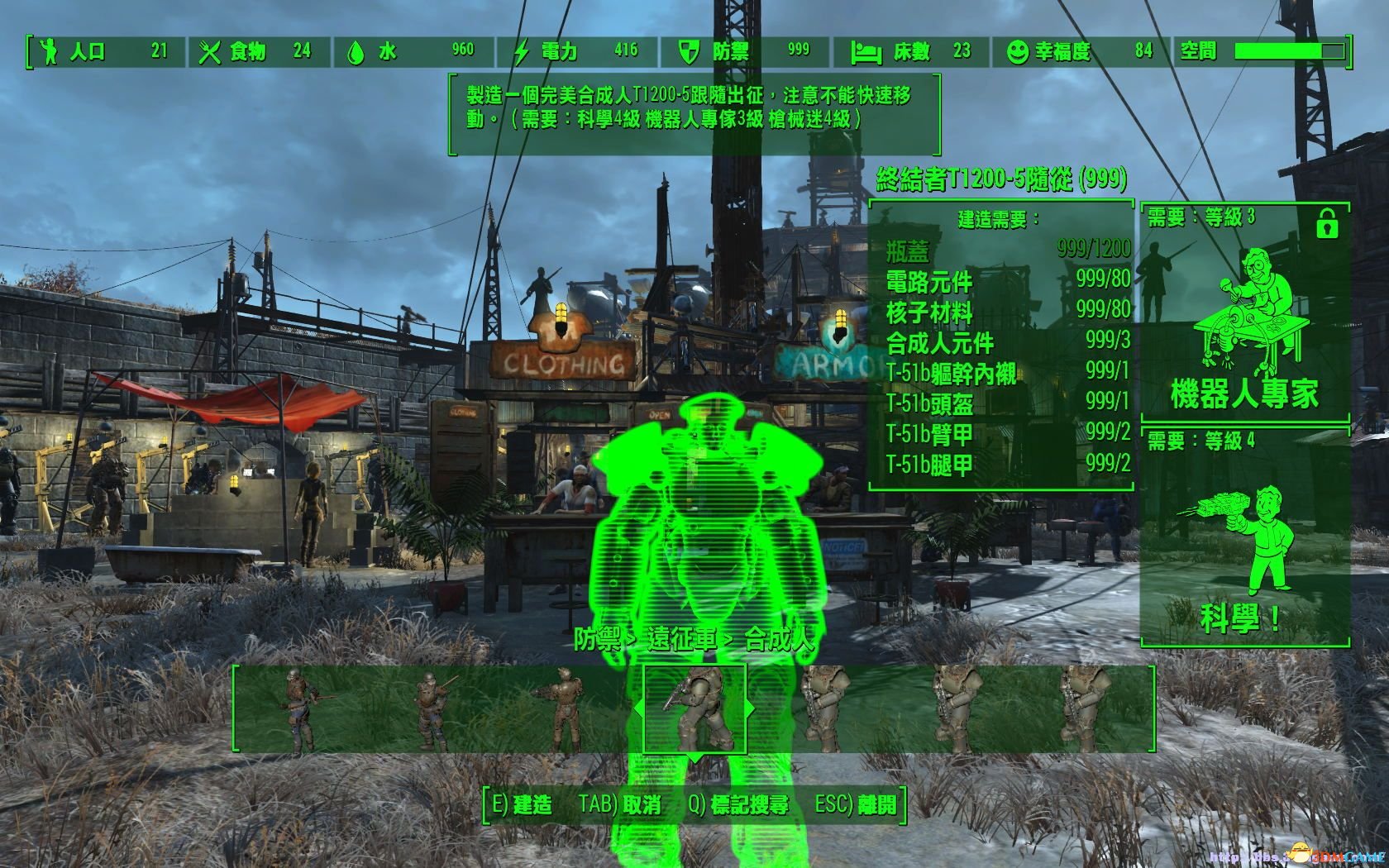View the 科學！ perk requirement card
The height and width of the screenshot is (868, 1389).
pyautogui.click(x=1244, y=537)
